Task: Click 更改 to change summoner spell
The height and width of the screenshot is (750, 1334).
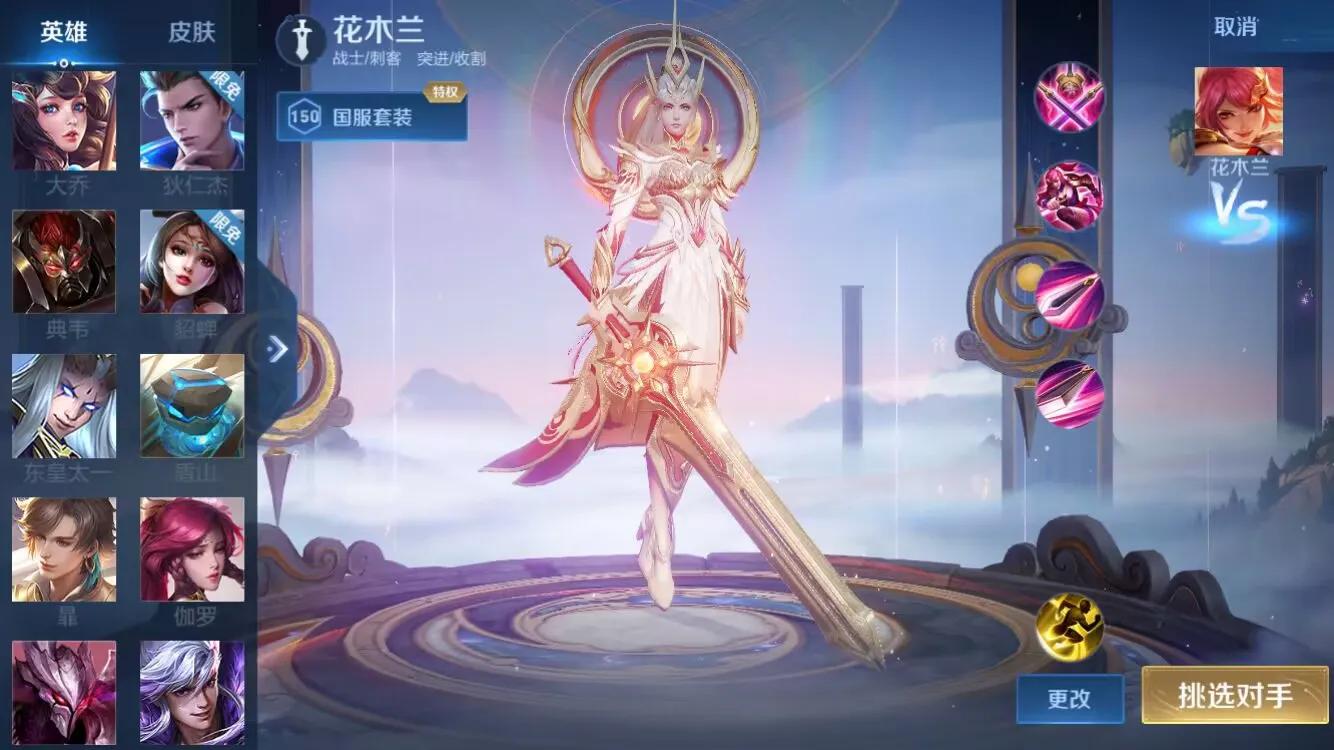Action: (x=1069, y=700)
